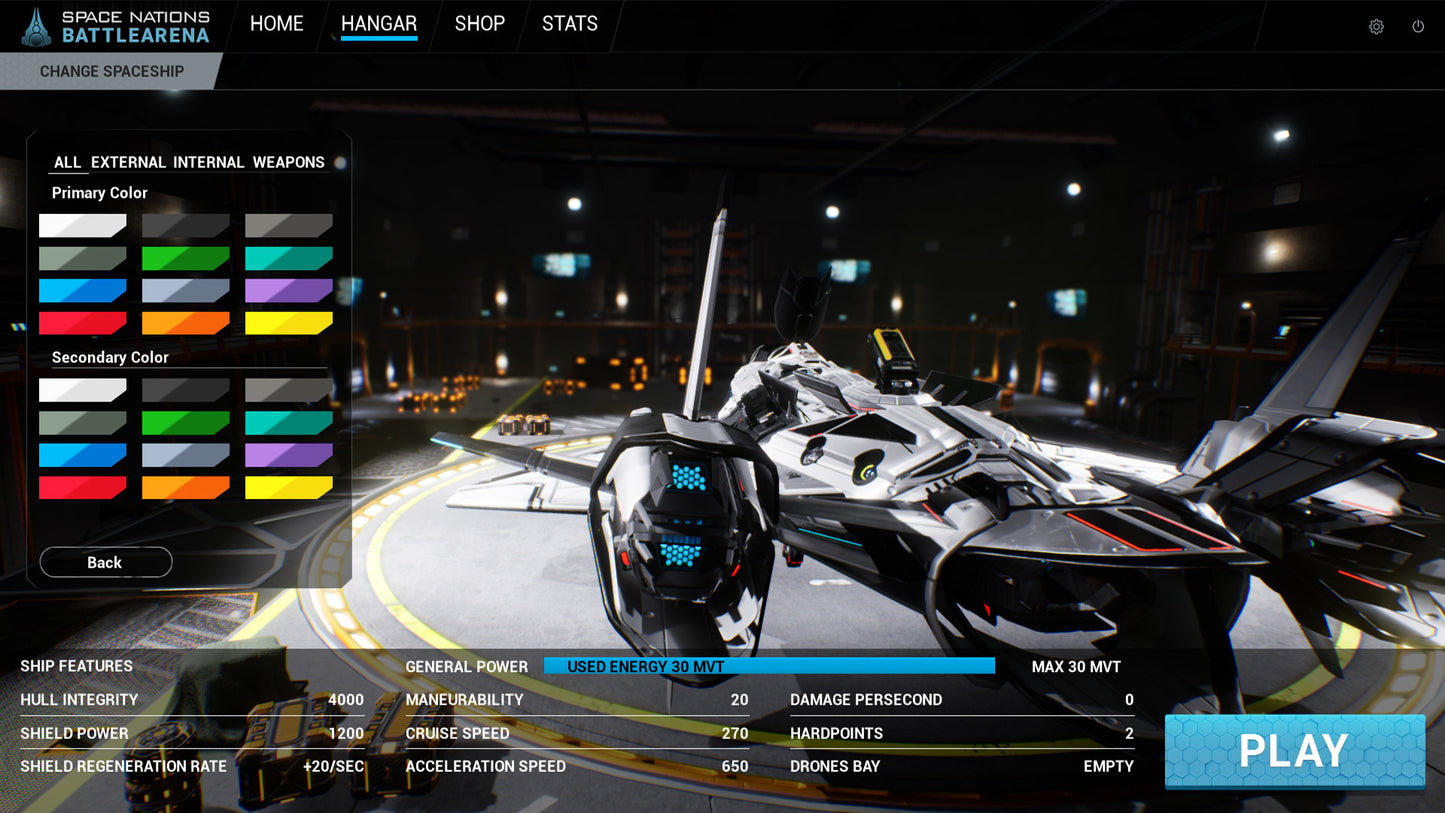Screen dimensions: 1445x813
Task: Click the Back button
Action: 105,562
